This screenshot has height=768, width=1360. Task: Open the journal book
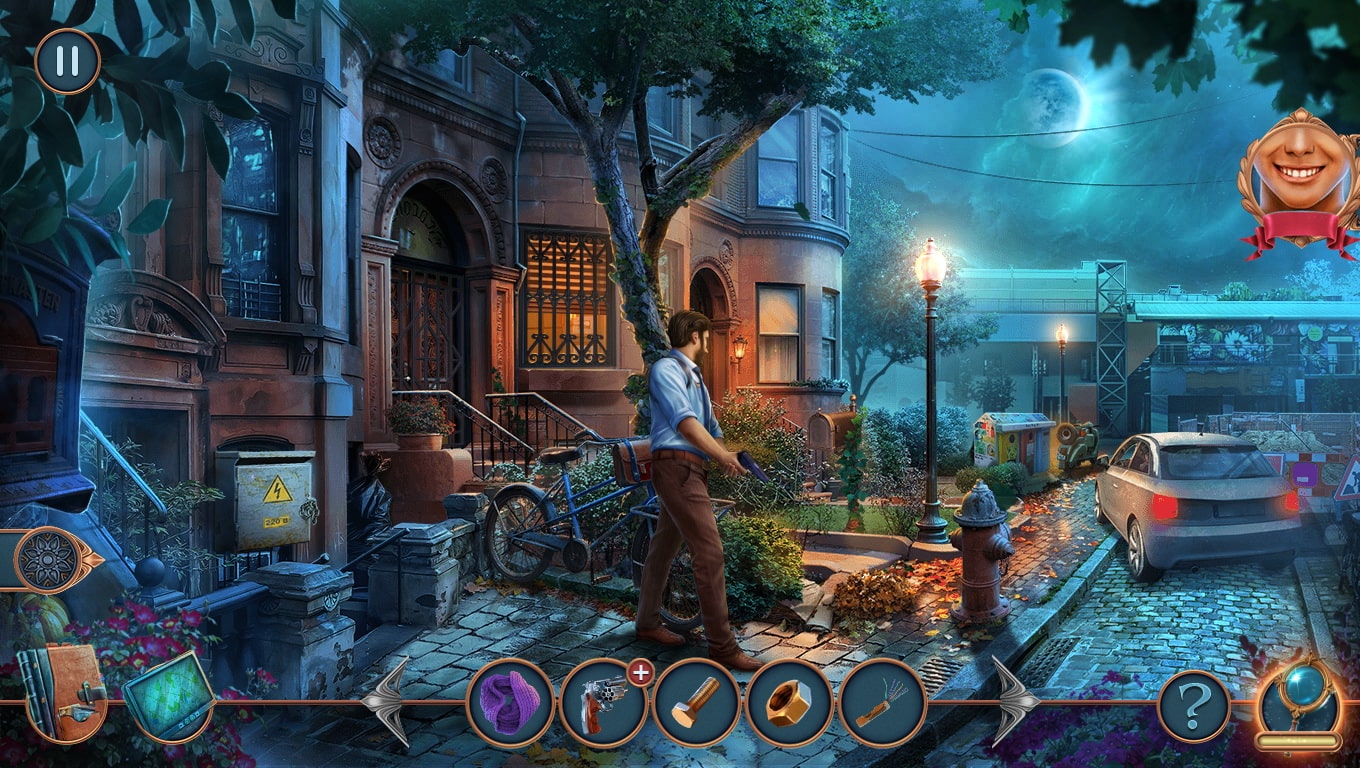tap(63, 692)
